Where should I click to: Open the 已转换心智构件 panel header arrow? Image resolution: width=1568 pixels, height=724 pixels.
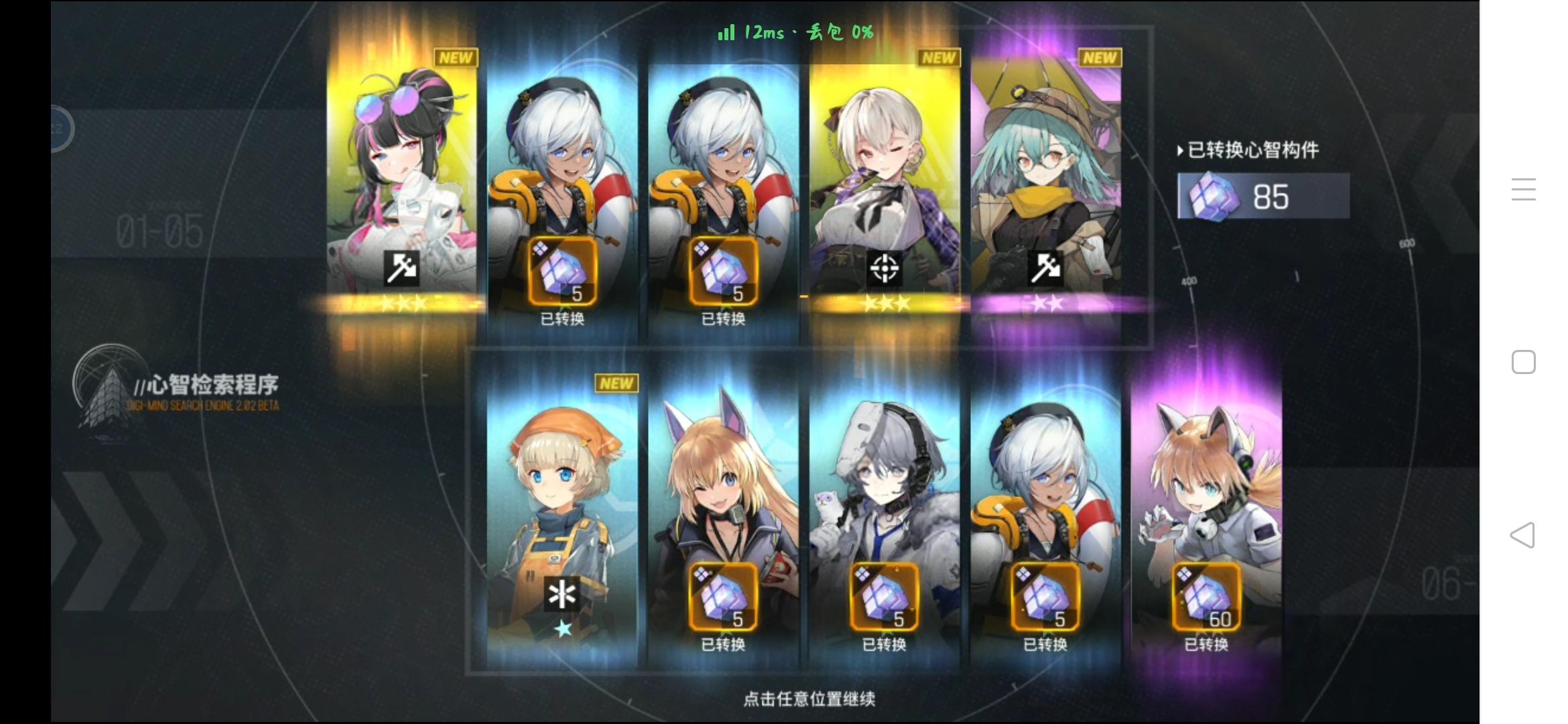1180,152
